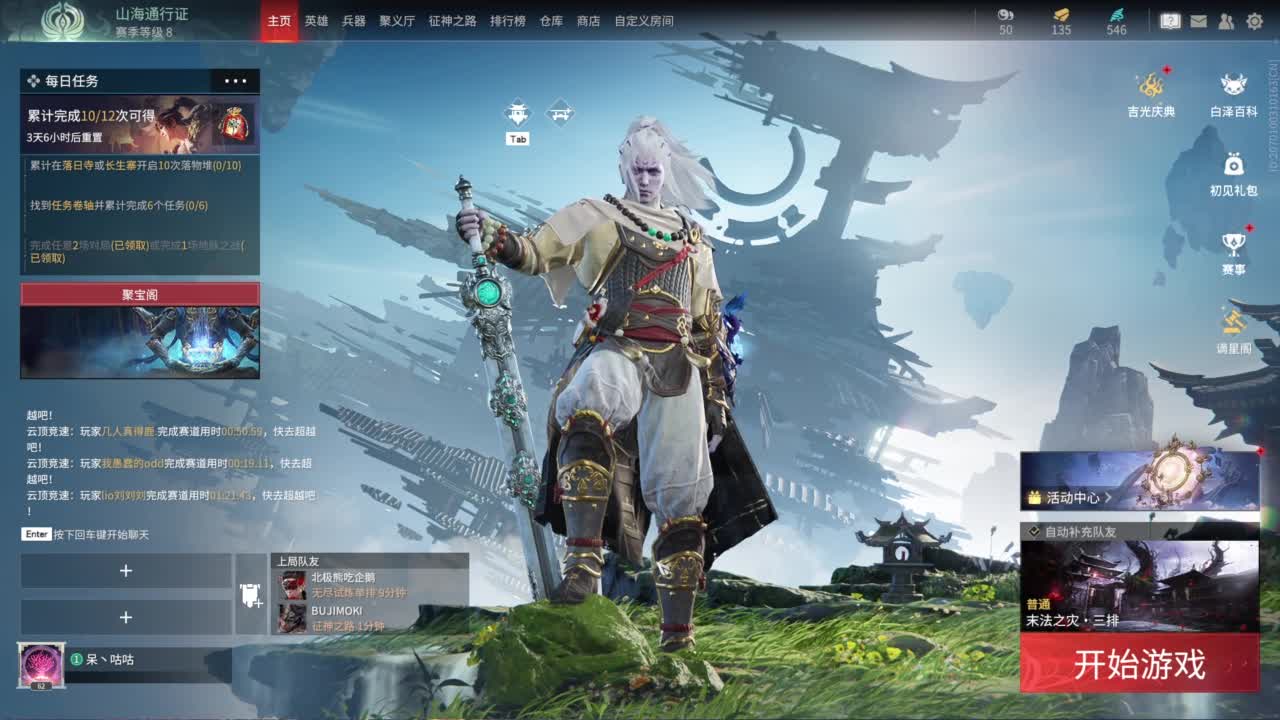Open the 商店 shop tab
The width and height of the screenshot is (1280, 720).
coord(587,20)
